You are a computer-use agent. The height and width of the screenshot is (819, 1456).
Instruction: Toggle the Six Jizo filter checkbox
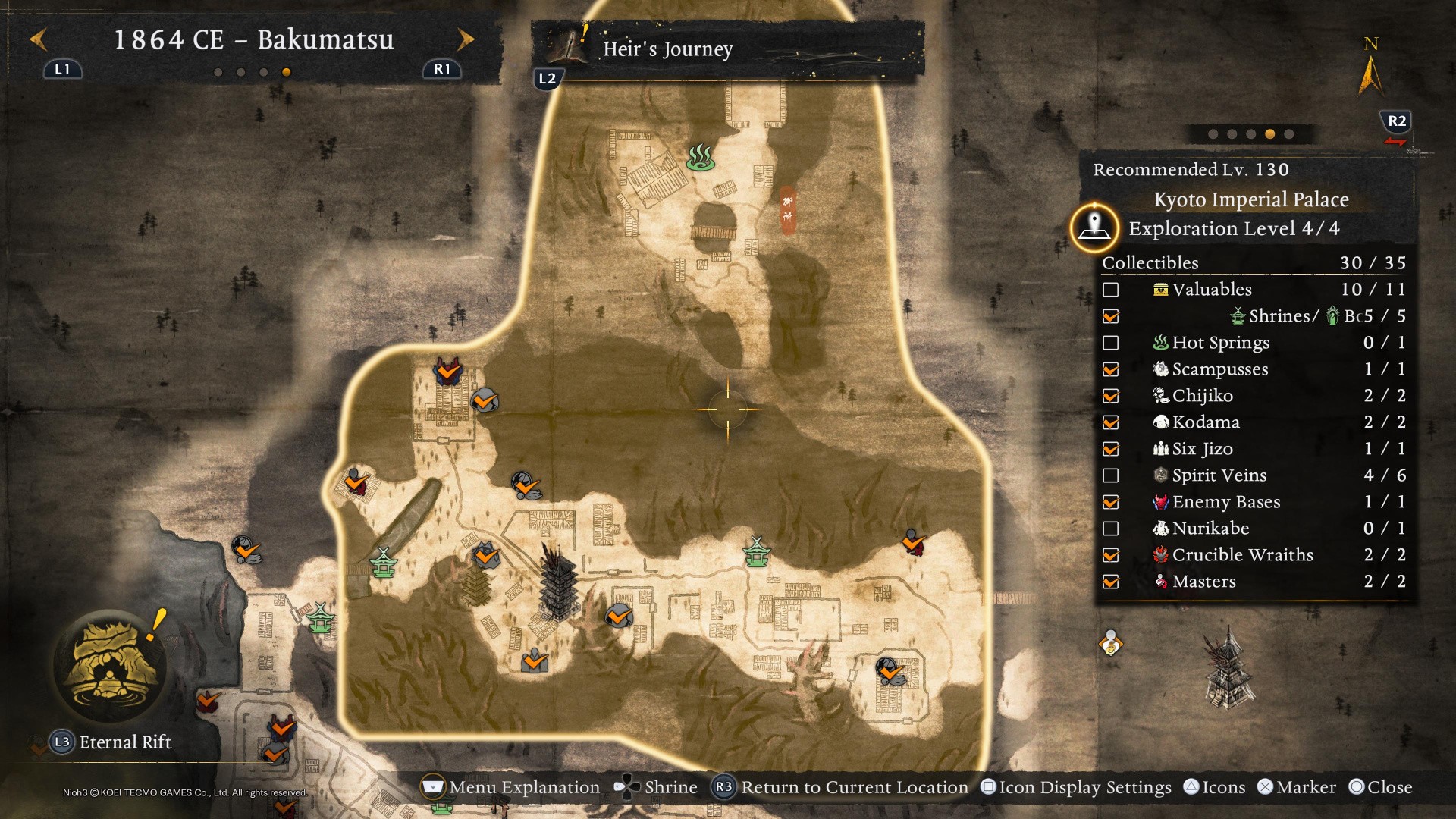click(x=1111, y=449)
